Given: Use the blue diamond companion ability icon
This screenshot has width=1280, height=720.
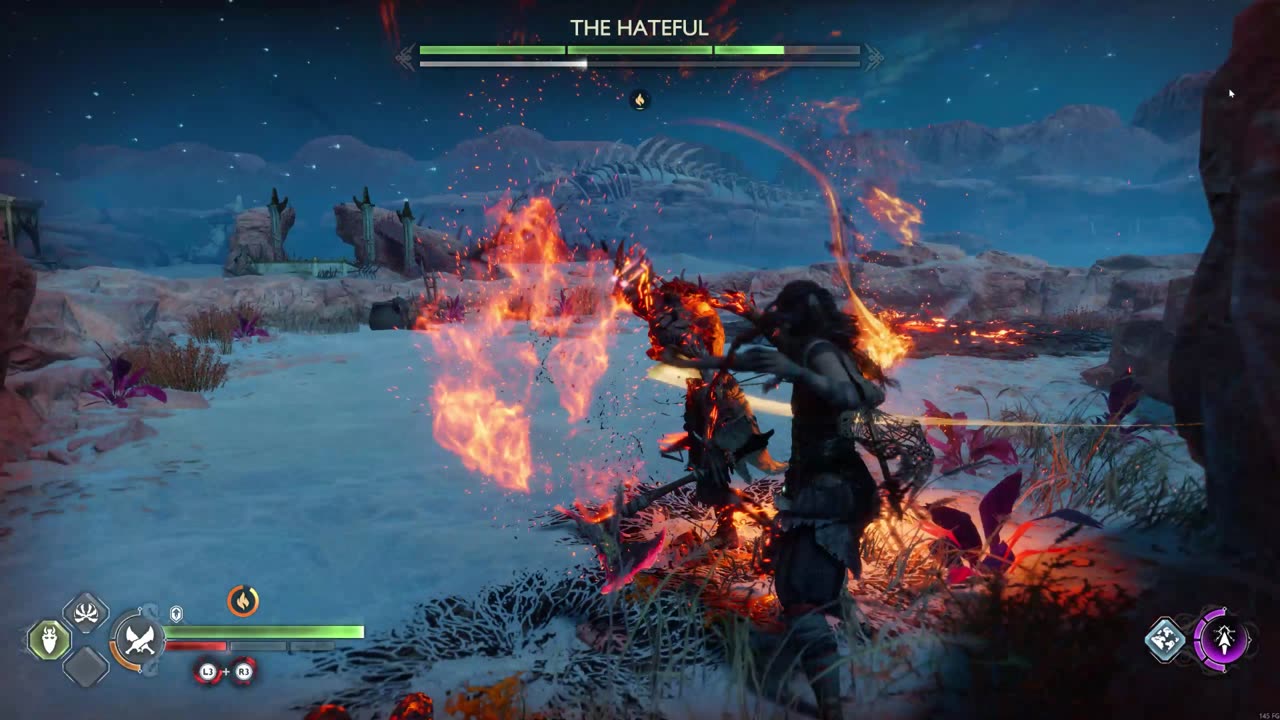Looking at the screenshot, I should pos(1165,640).
